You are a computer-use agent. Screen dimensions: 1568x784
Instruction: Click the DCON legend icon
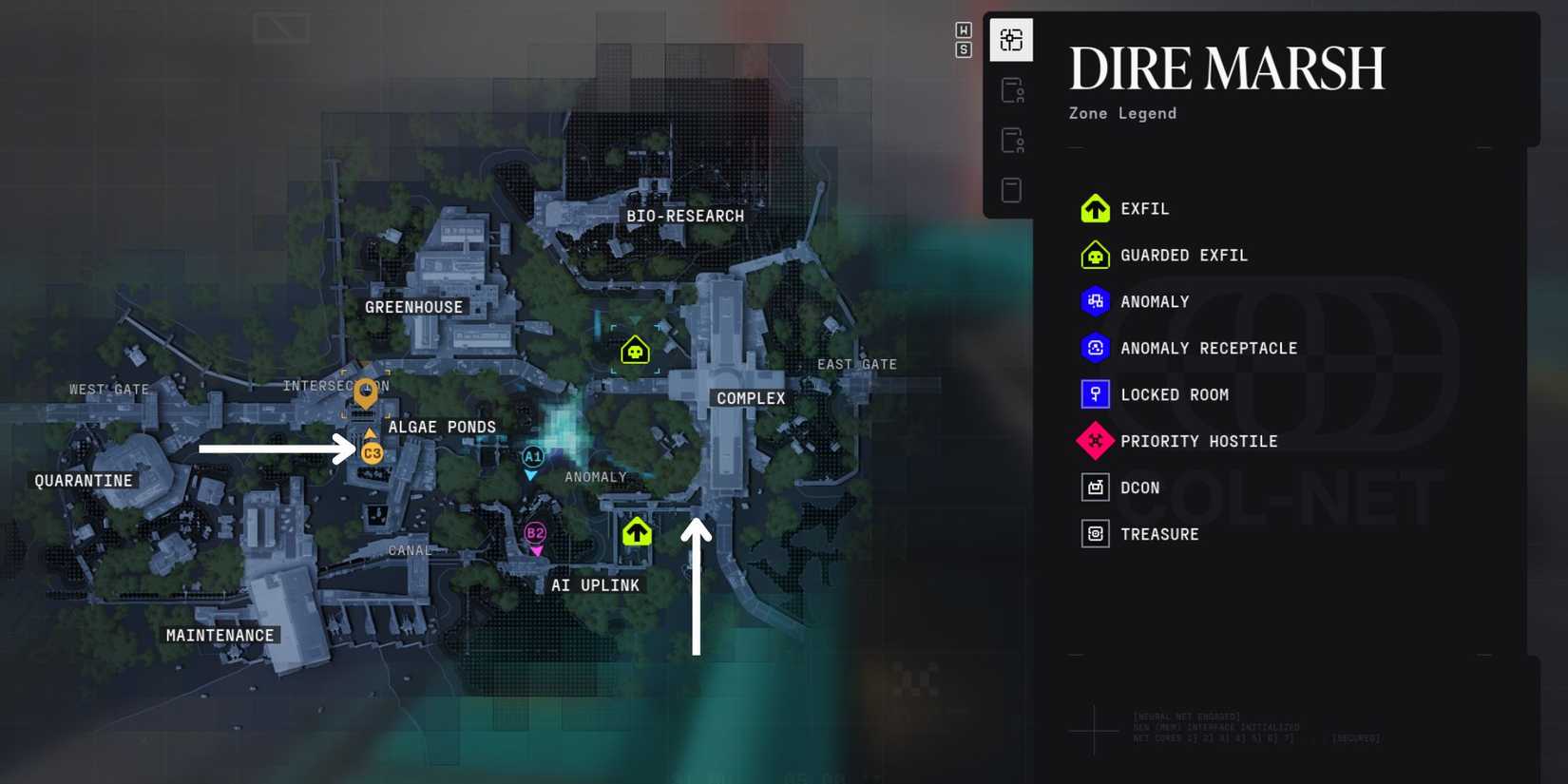pyautogui.click(x=1095, y=487)
